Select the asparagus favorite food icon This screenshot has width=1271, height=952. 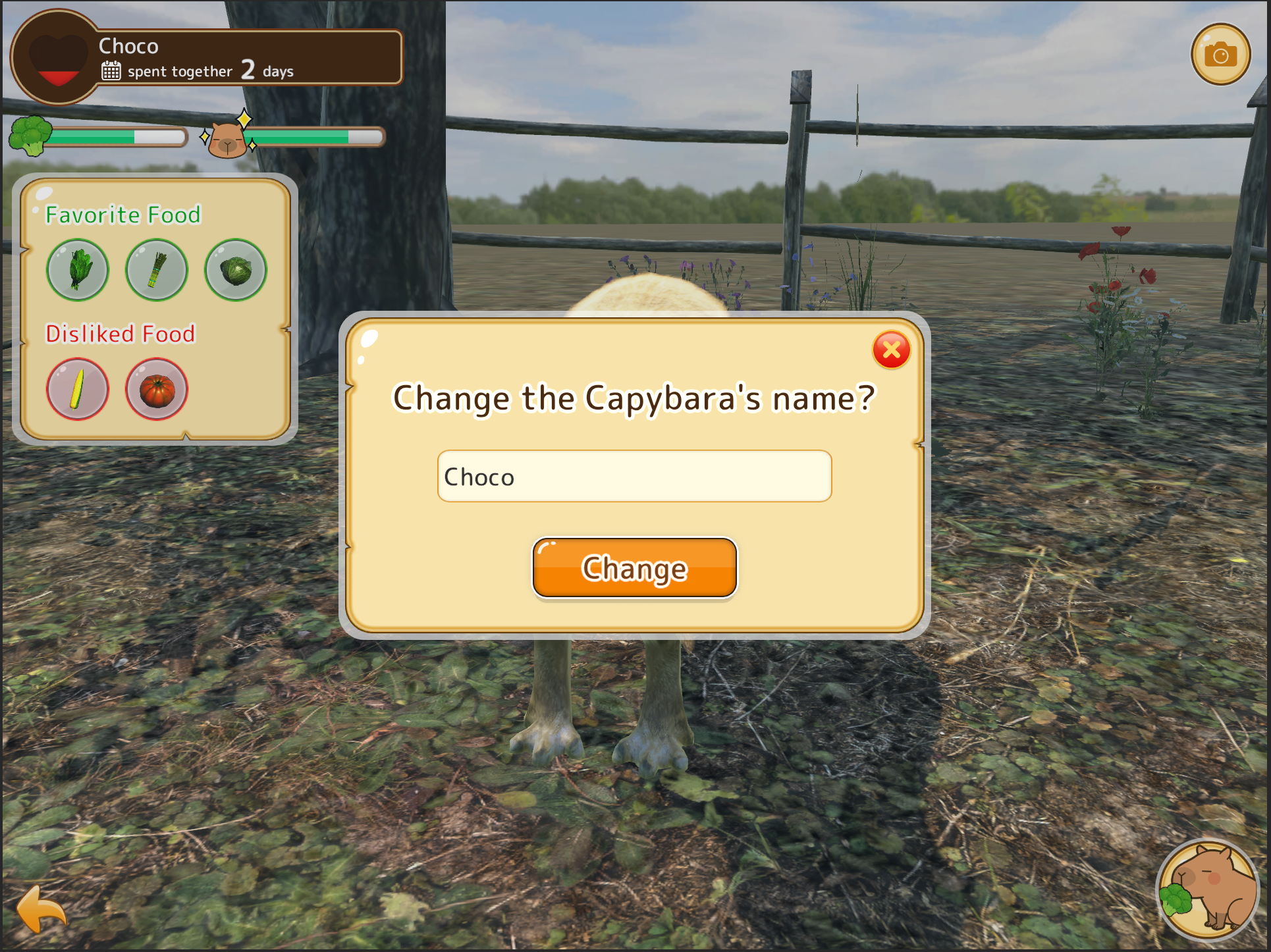coord(157,270)
